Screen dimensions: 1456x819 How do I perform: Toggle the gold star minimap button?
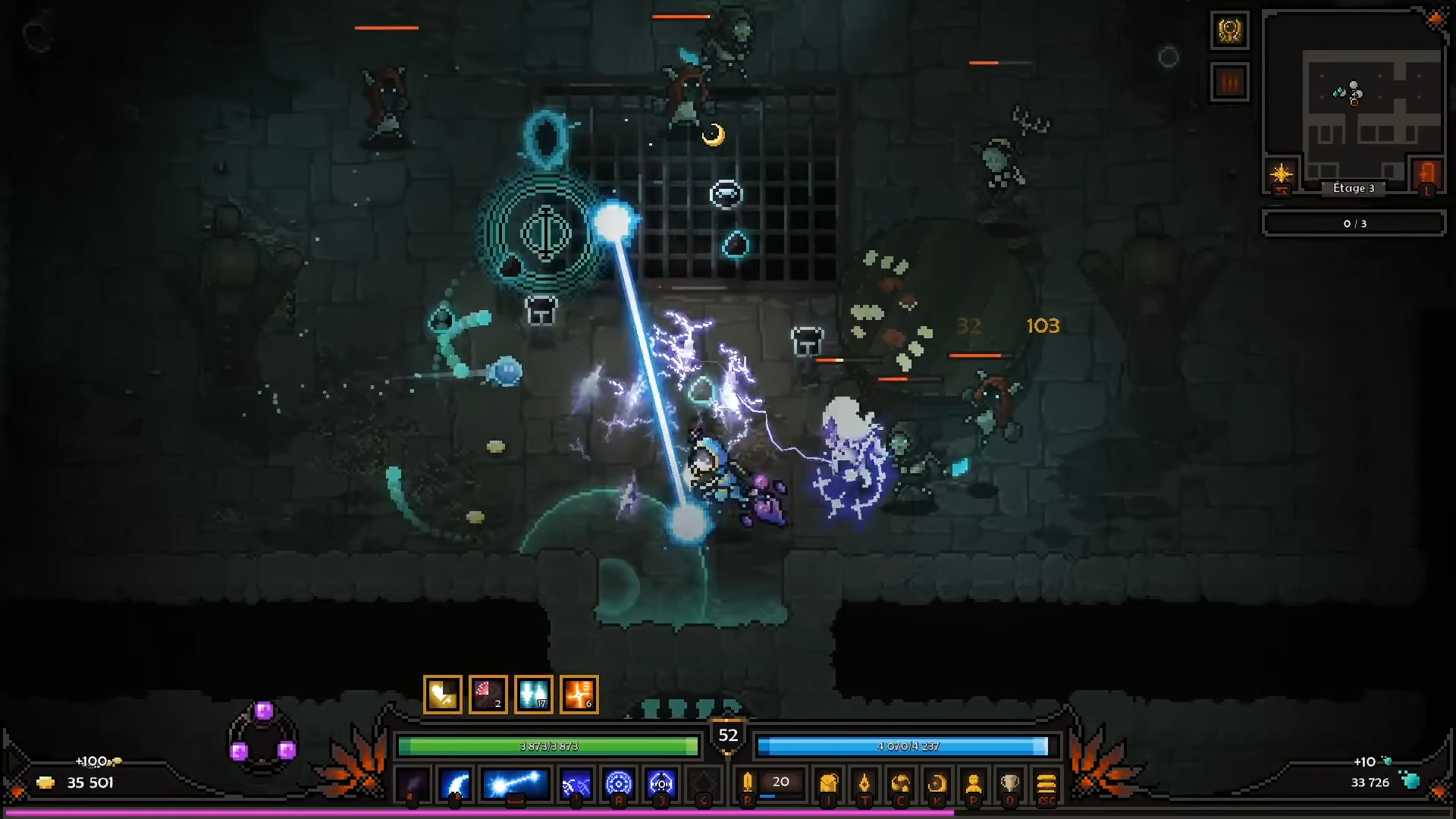1282,174
